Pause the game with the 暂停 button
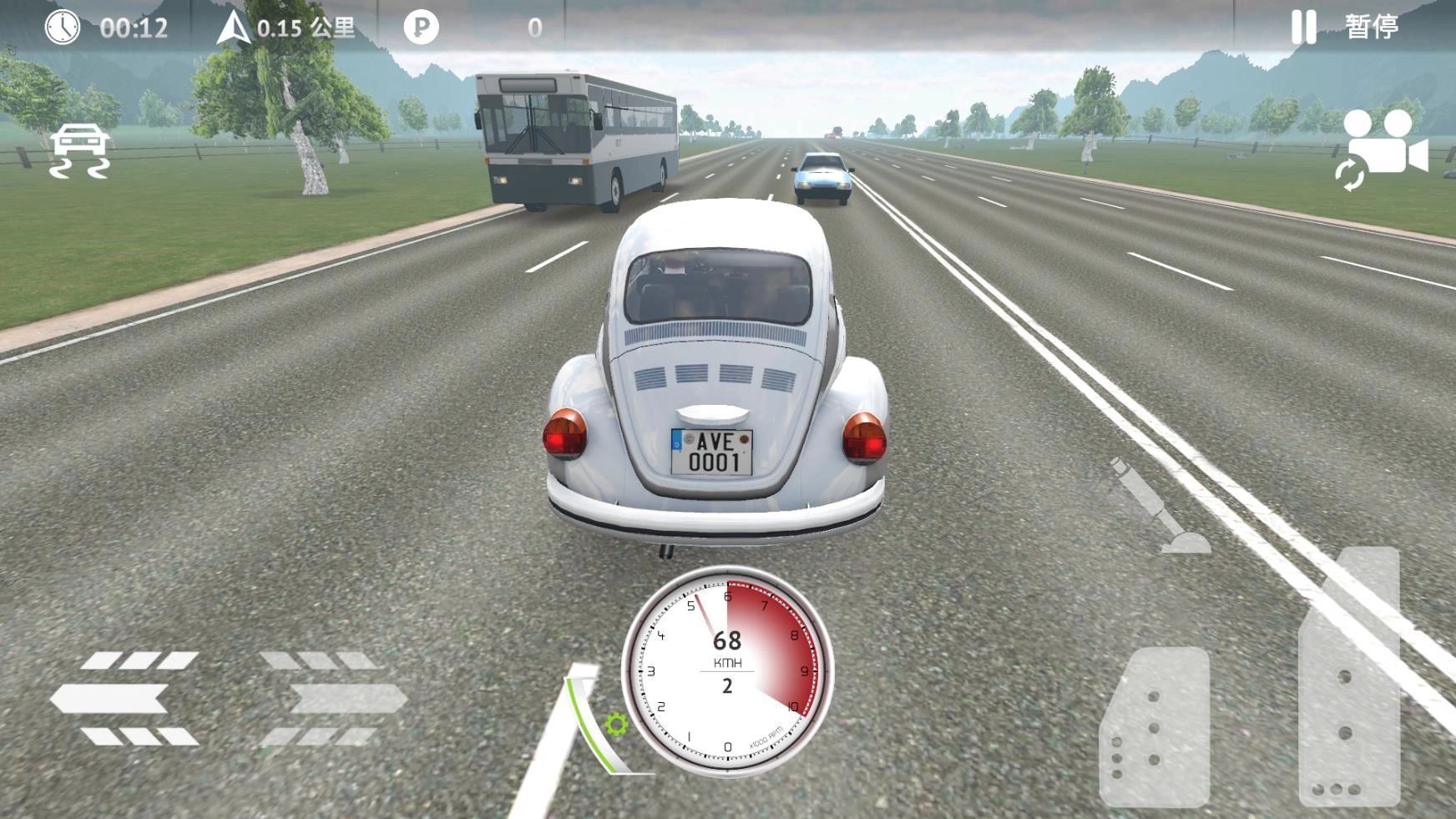This screenshot has width=1456, height=819. click(1346, 28)
